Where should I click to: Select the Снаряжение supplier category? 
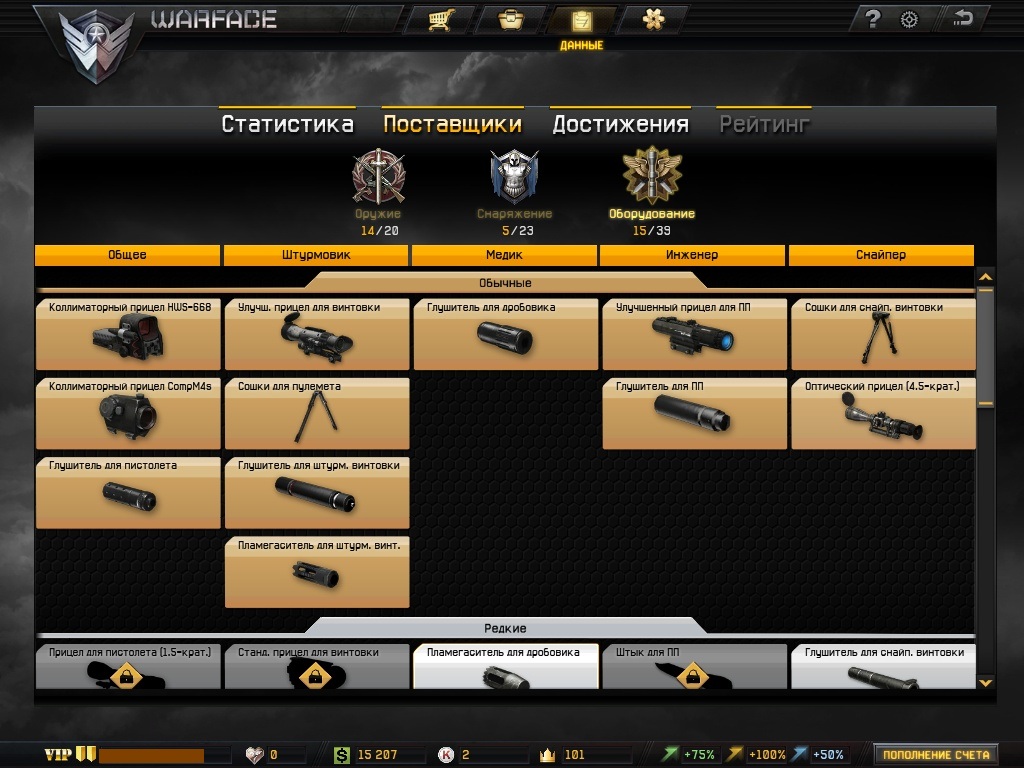(x=514, y=184)
